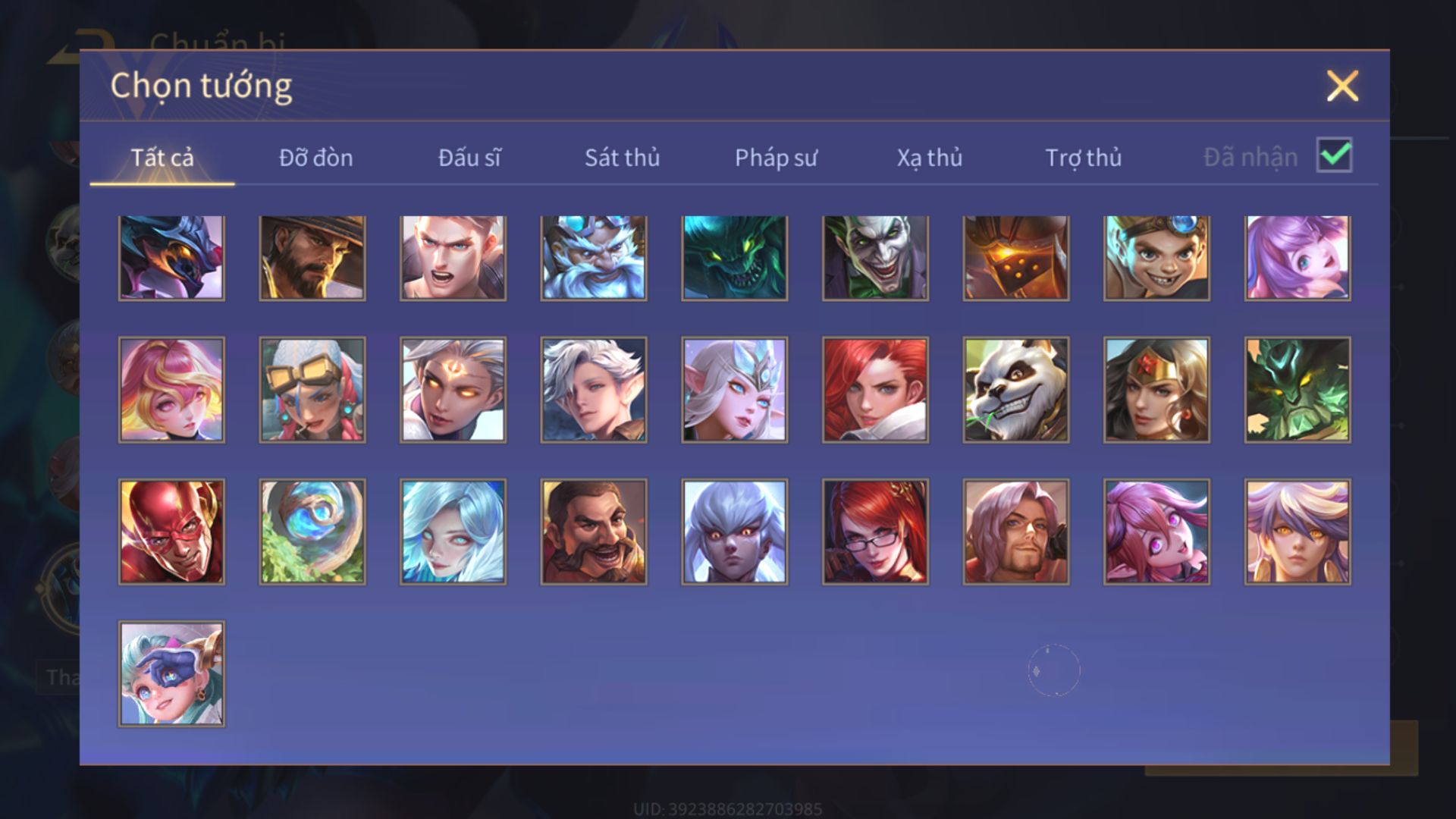The height and width of the screenshot is (819, 1456).
Task: Close the Chọn tướng hero selection panel
Action: 1342,86
